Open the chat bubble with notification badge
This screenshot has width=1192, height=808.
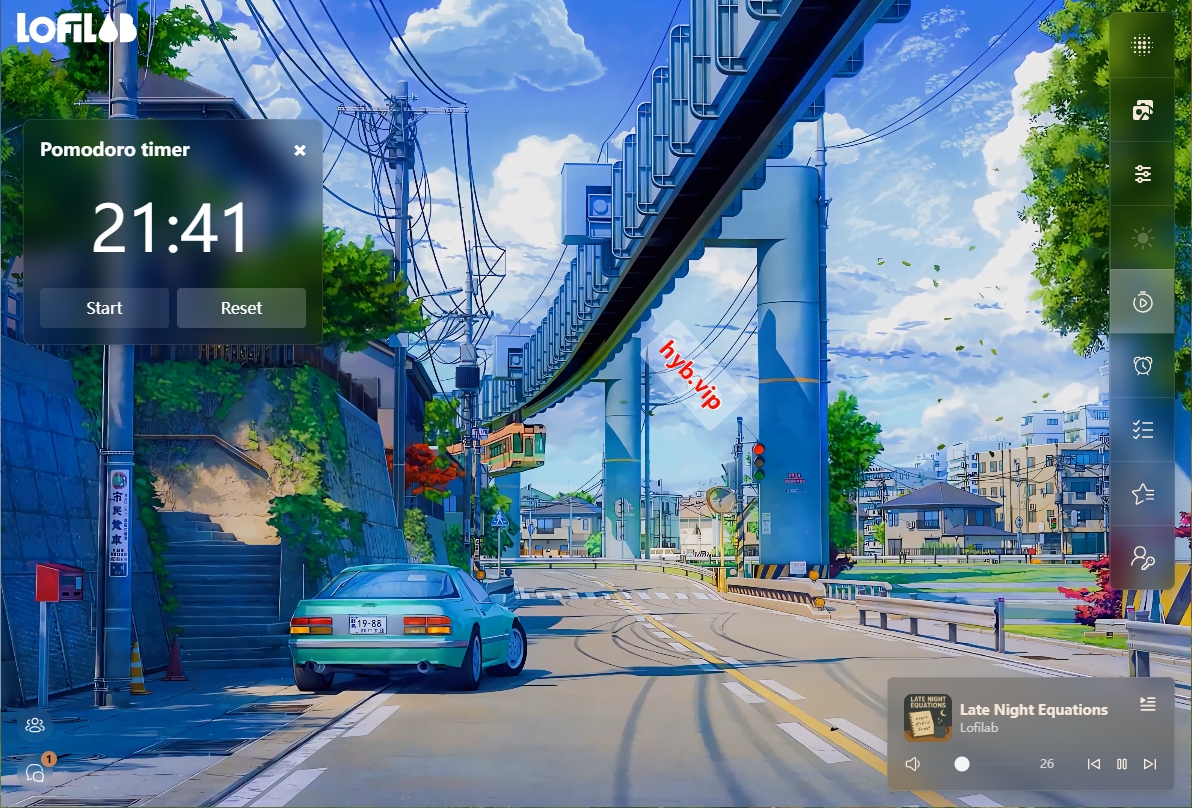[36, 772]
